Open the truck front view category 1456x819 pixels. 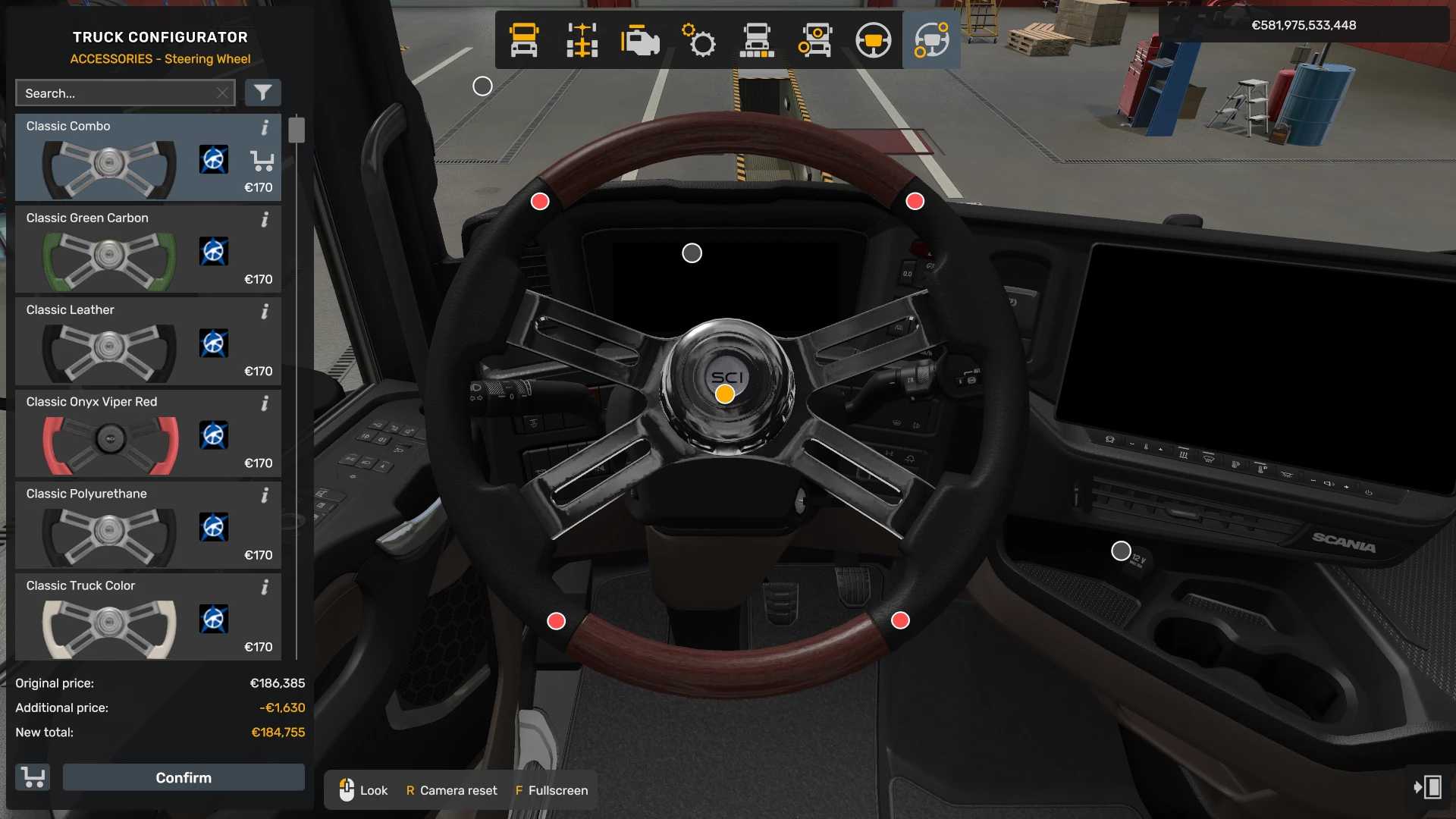(x=524, y=40)
